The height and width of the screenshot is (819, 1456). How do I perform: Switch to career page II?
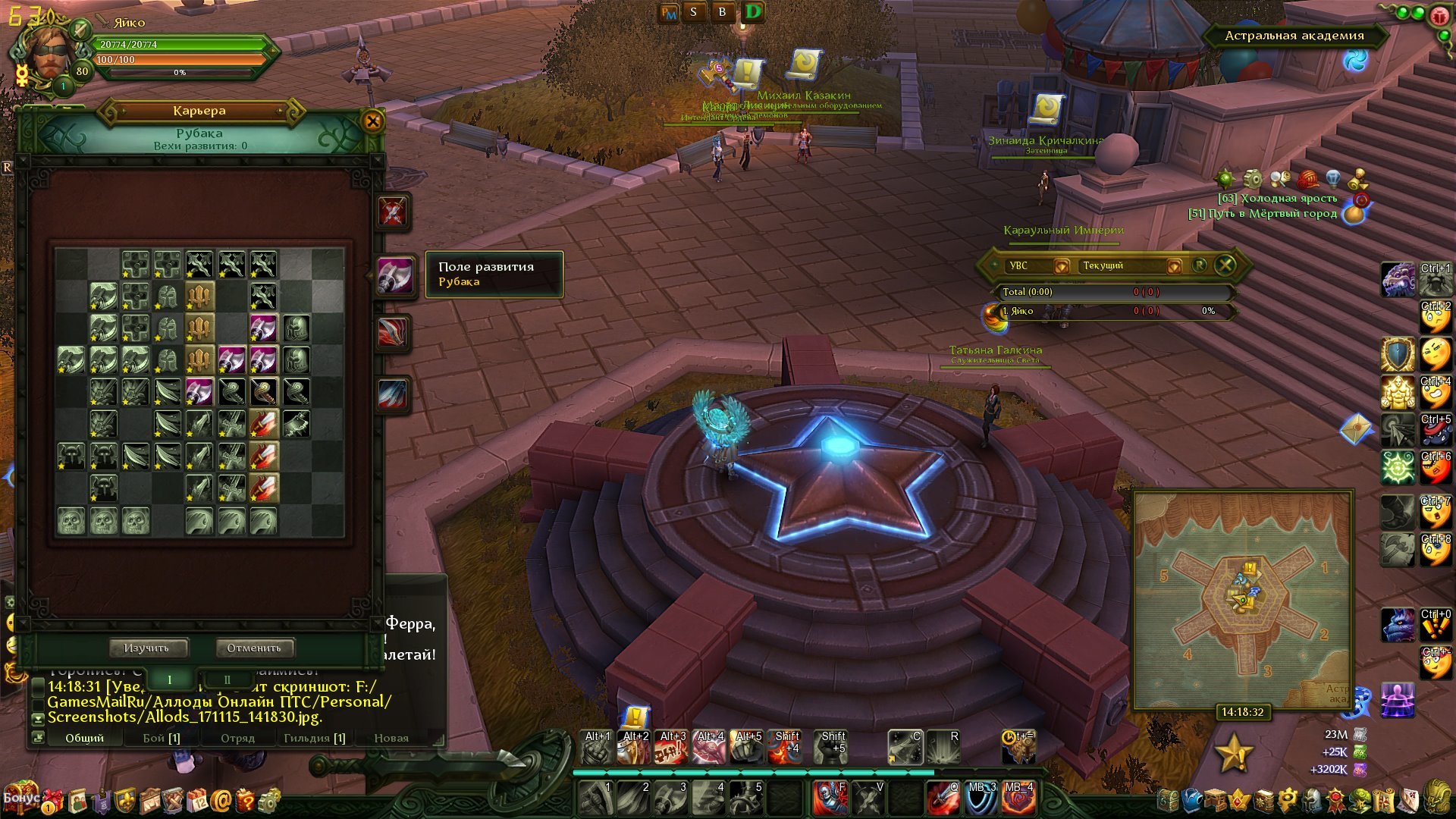[x=227, y=679]
